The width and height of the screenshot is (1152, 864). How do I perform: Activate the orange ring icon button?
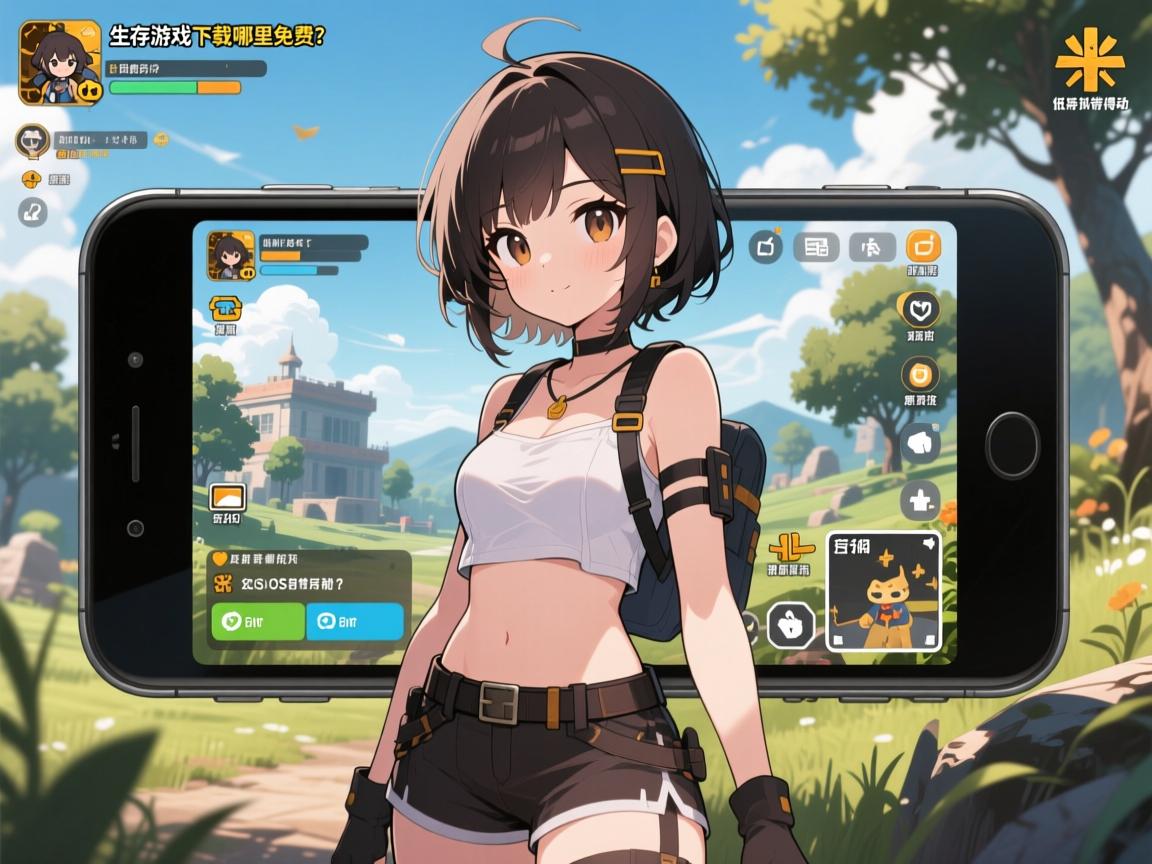coord(920,375)
